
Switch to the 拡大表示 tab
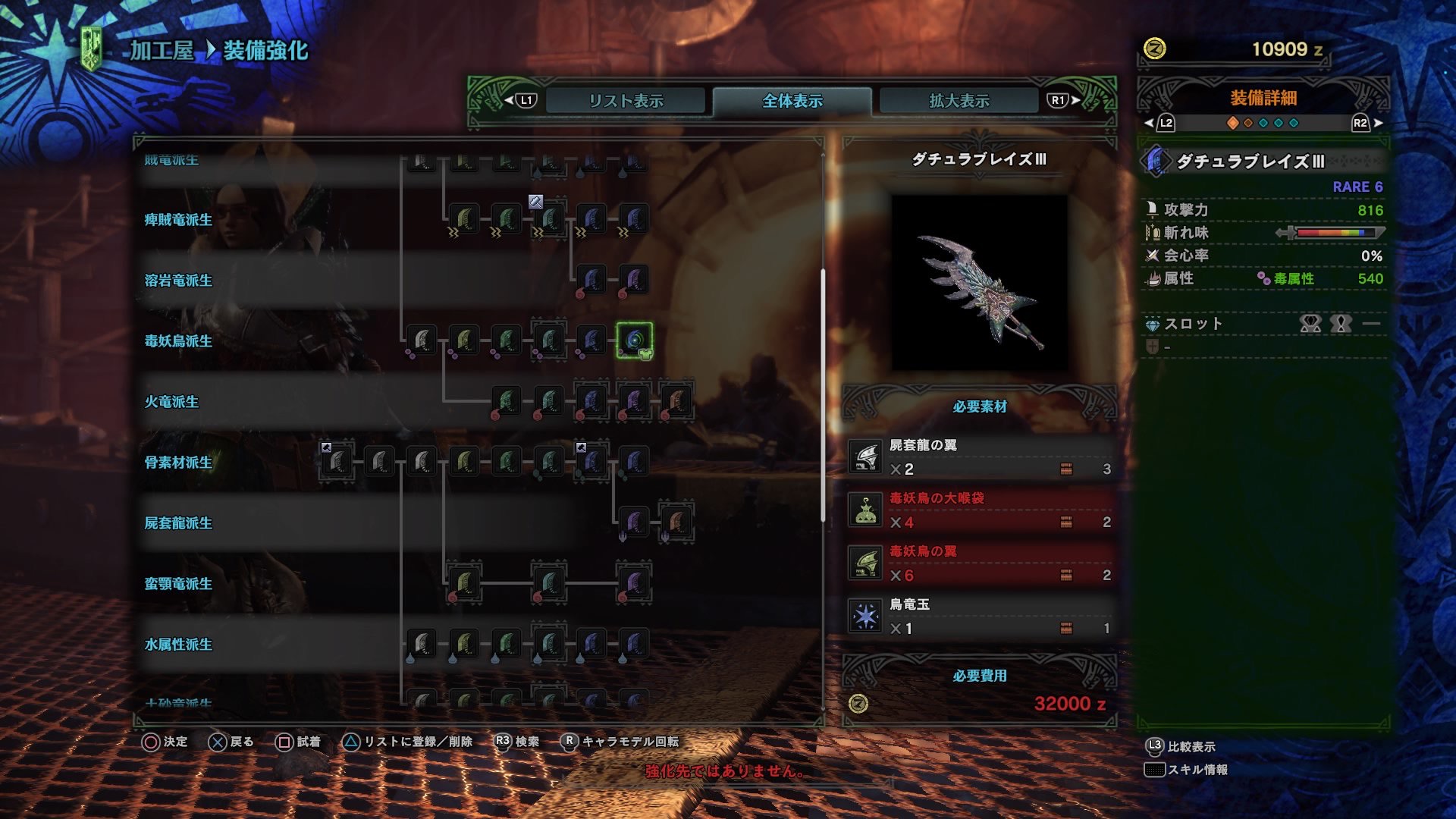(958, 99)
